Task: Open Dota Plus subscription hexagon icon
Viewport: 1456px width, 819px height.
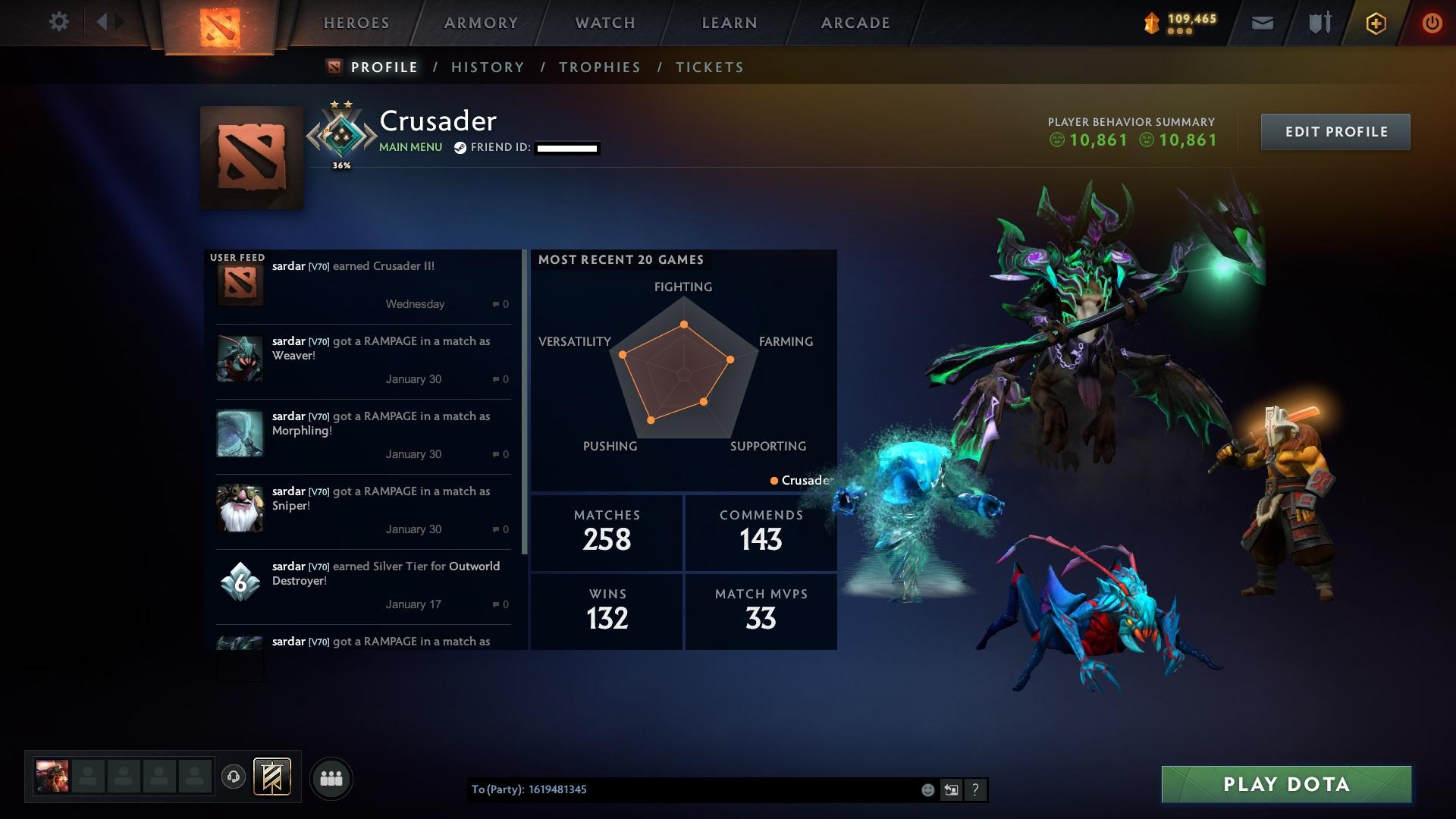Action: pos(1375,23)
